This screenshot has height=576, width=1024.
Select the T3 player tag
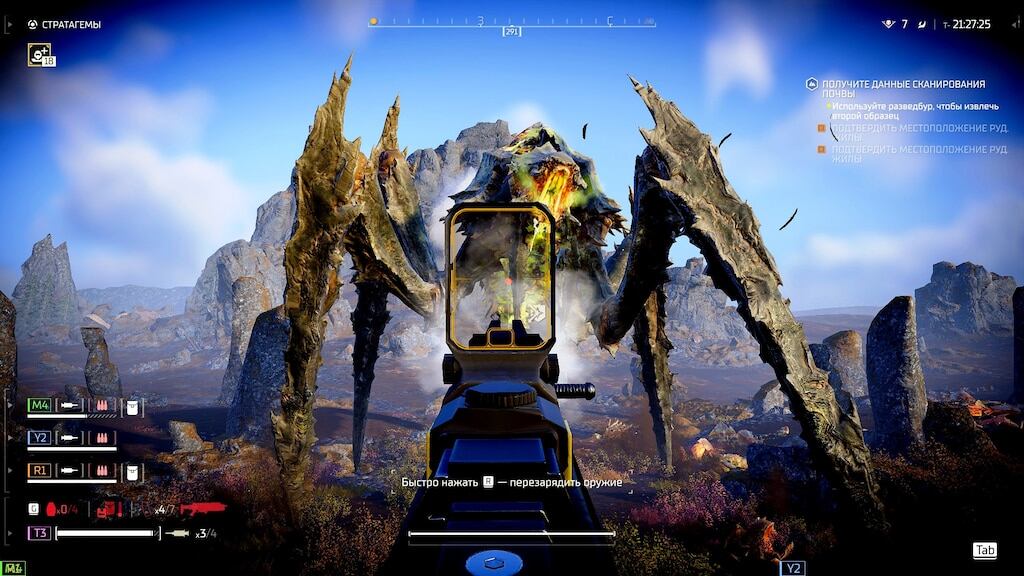click(x=39, y=533)
